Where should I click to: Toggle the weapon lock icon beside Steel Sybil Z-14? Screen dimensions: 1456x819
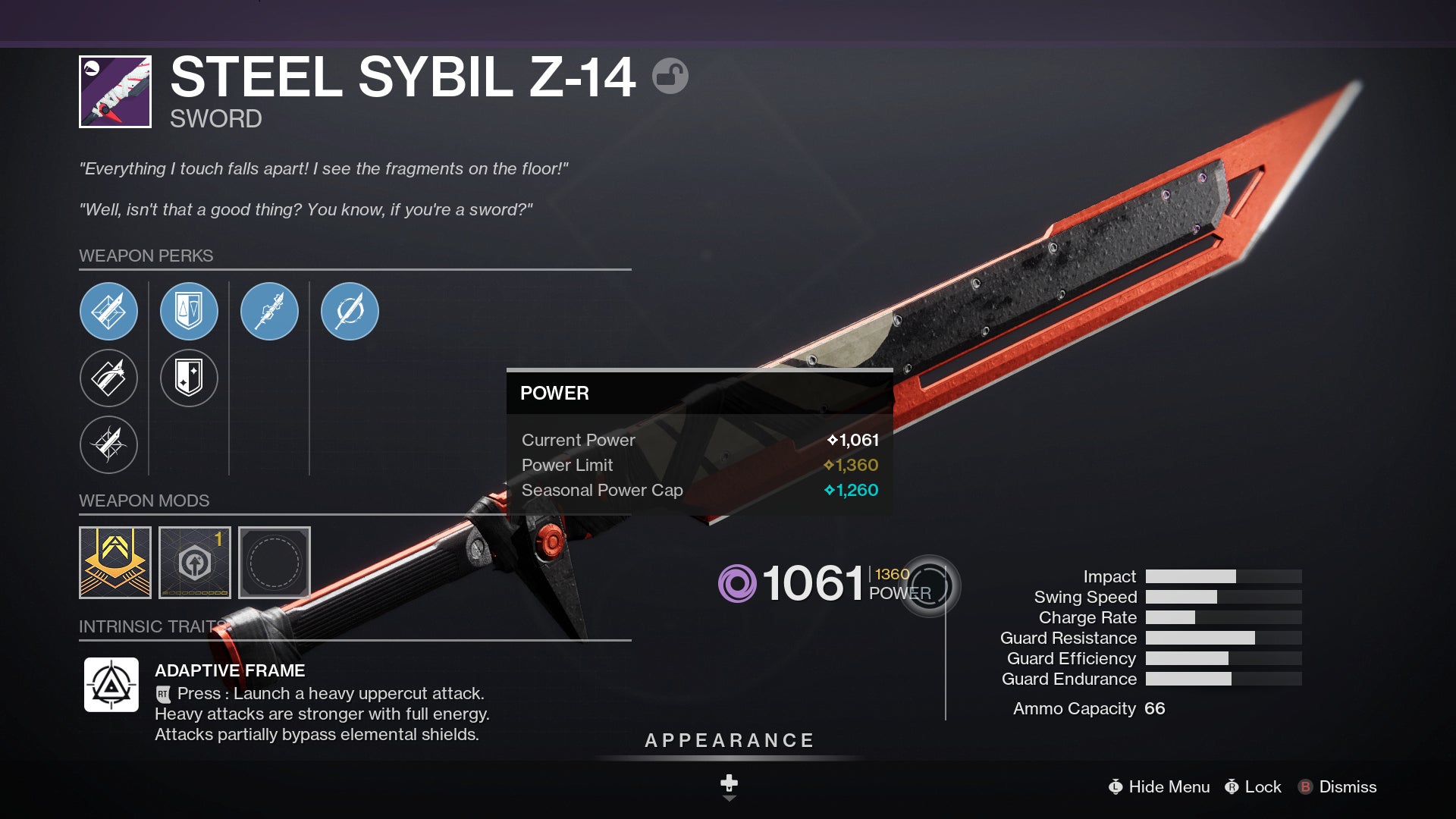[x=670, y=77]
